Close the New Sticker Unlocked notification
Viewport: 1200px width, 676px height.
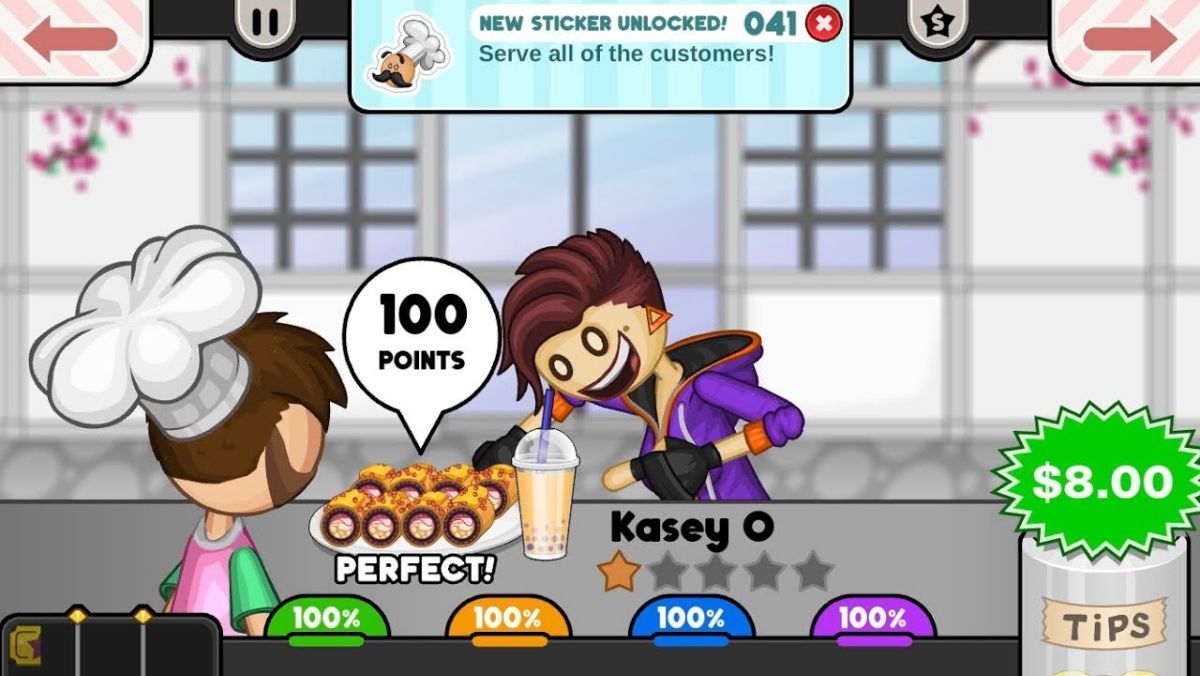(x=823, y=23)
